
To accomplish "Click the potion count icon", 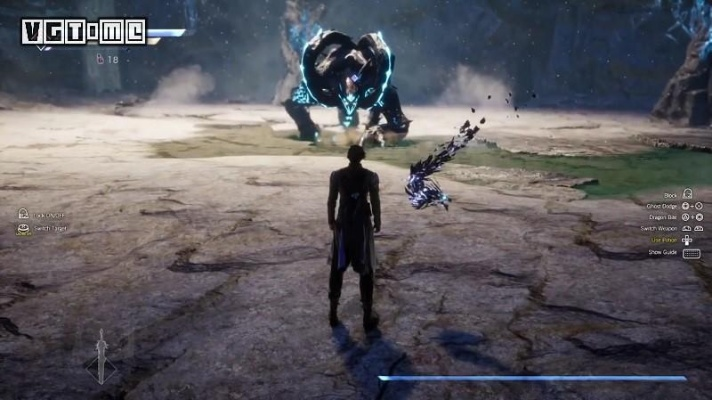I will (x=100, y=59).
